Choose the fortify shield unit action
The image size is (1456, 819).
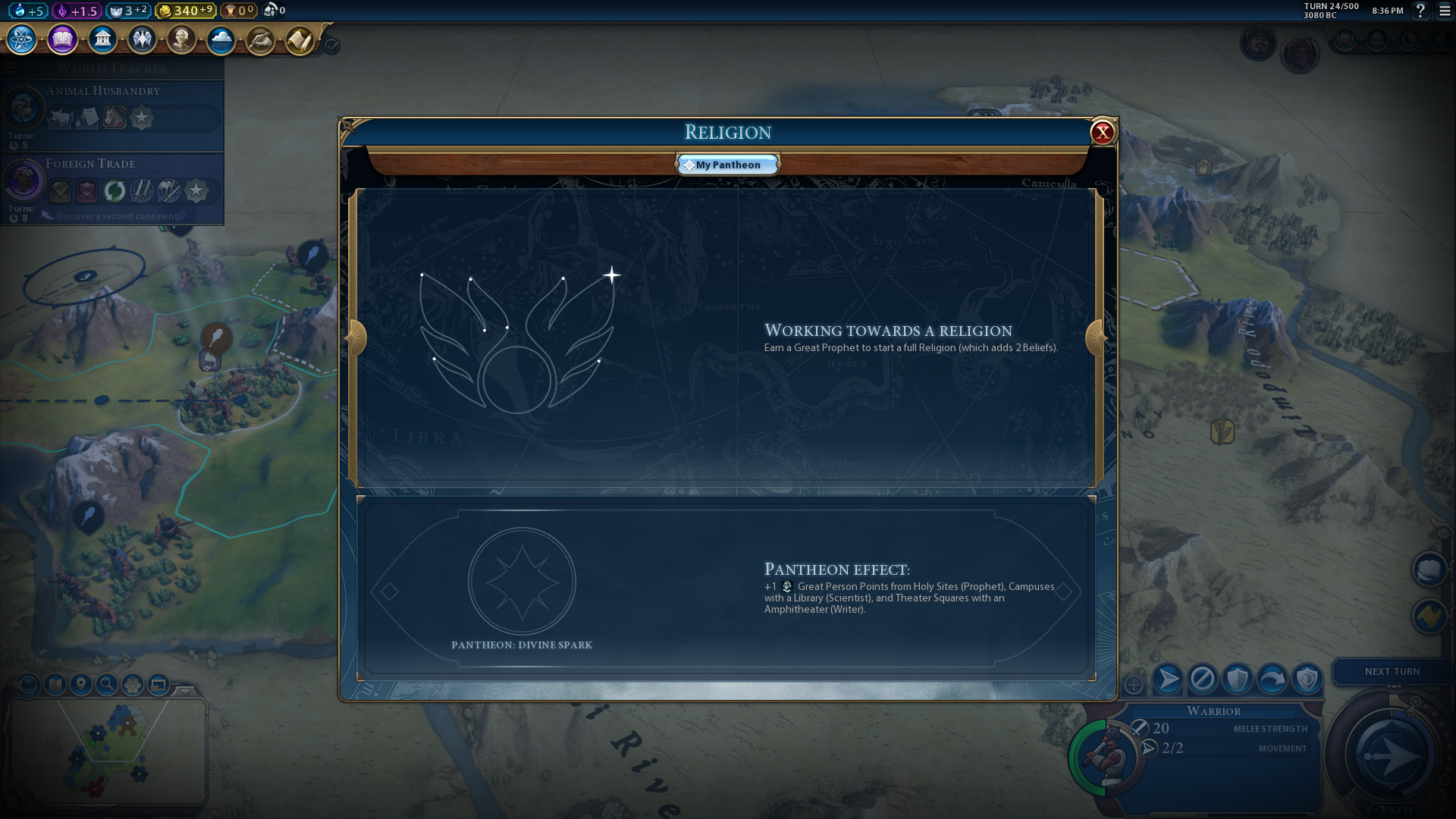point(1237,679)
